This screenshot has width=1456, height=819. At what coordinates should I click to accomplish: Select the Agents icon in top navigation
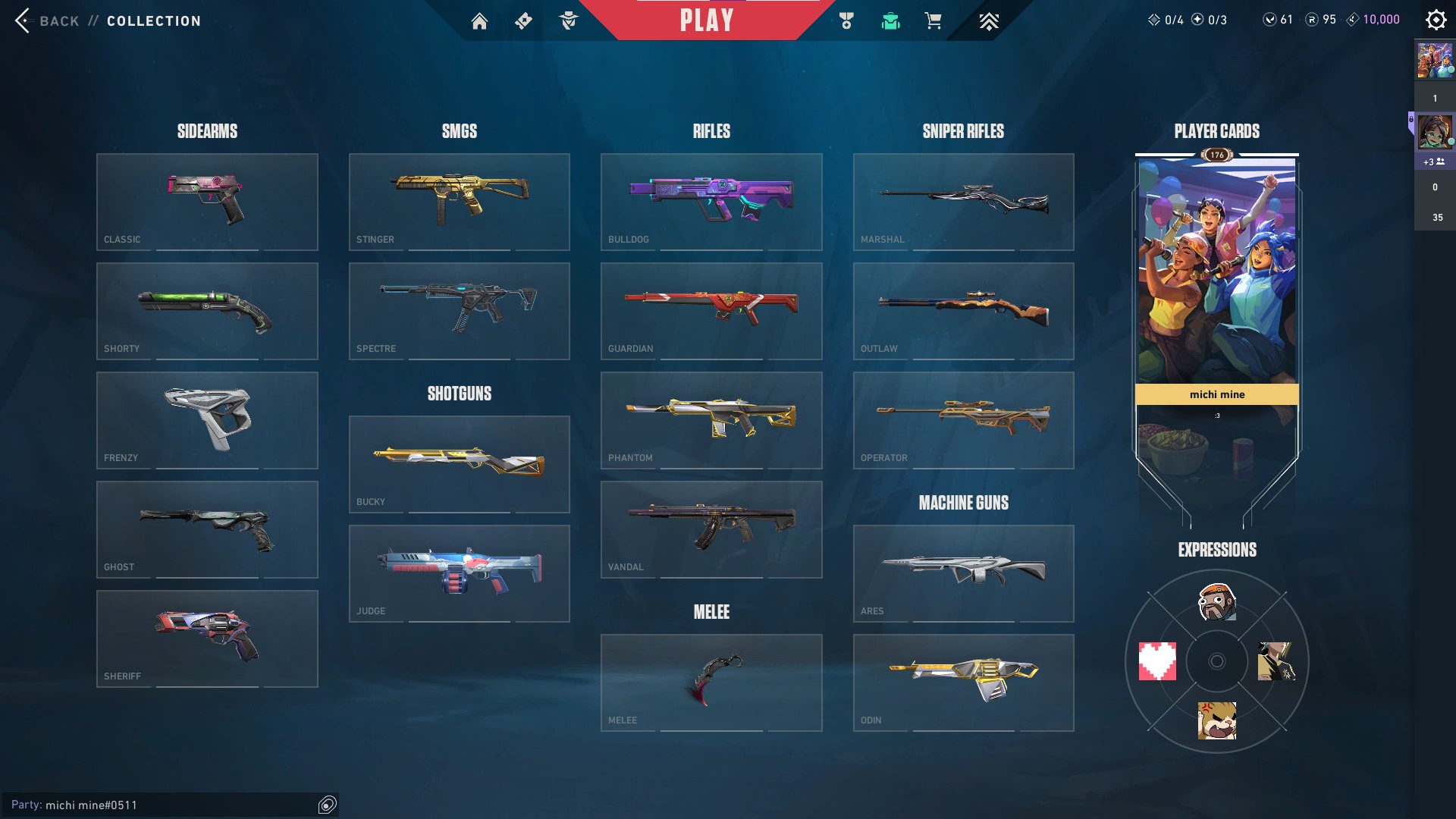[x=567, y=21]
